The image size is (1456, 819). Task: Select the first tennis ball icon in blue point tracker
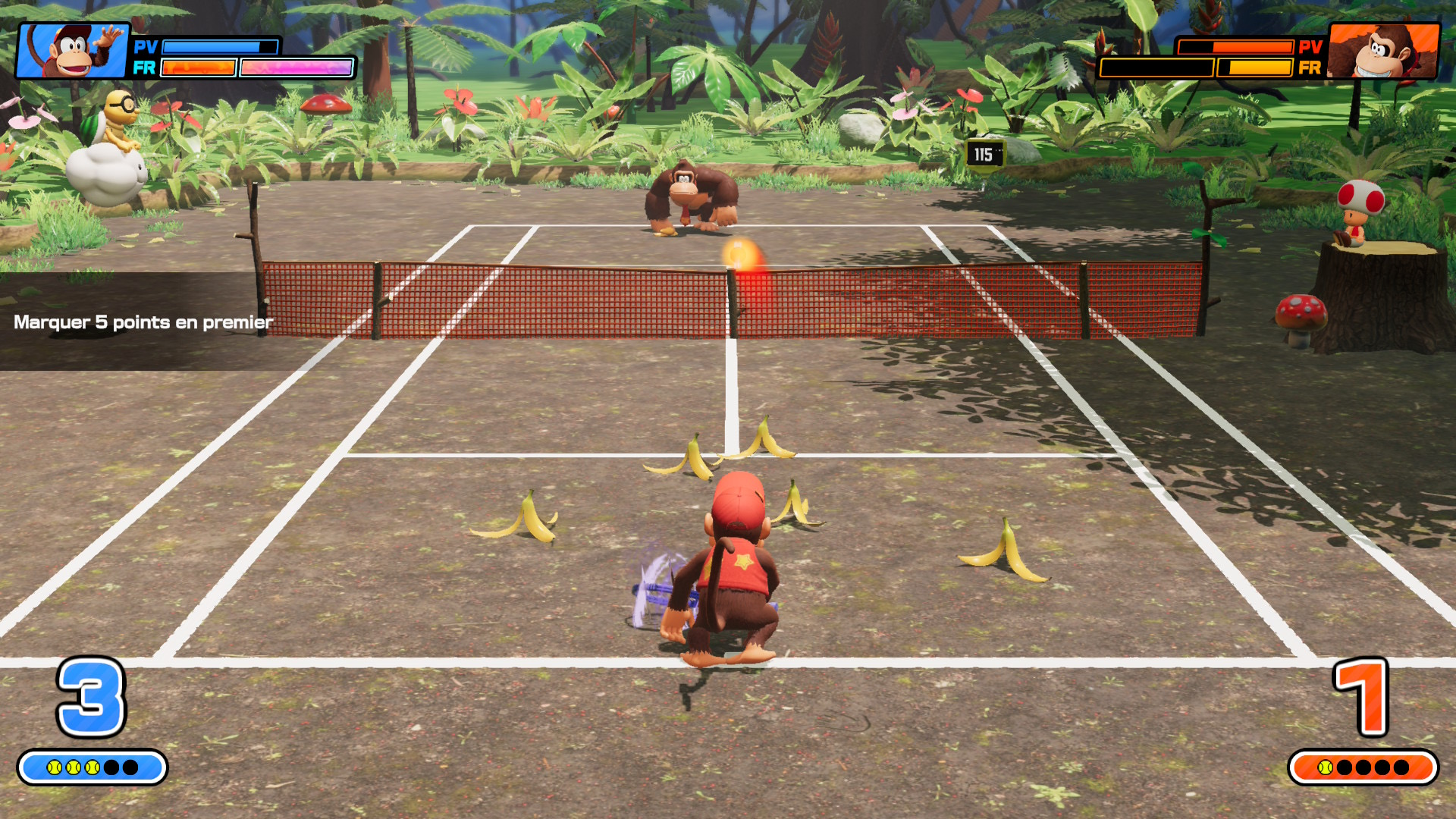(x=55, y=767)
